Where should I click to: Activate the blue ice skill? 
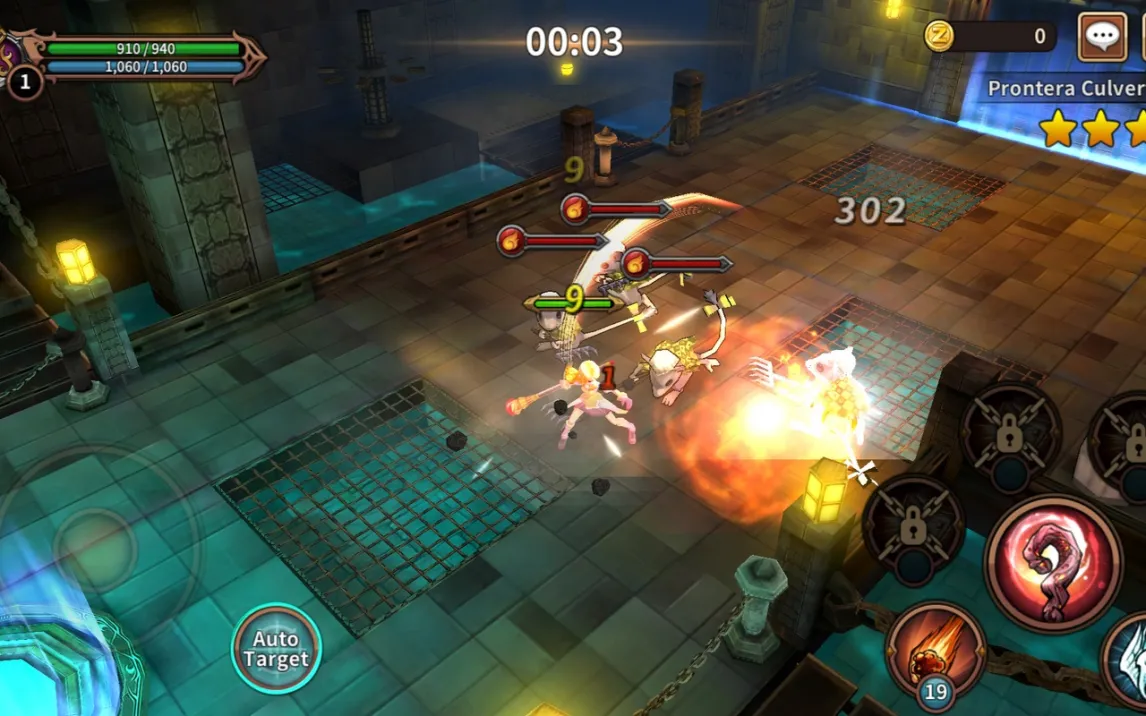(1128, 660)
